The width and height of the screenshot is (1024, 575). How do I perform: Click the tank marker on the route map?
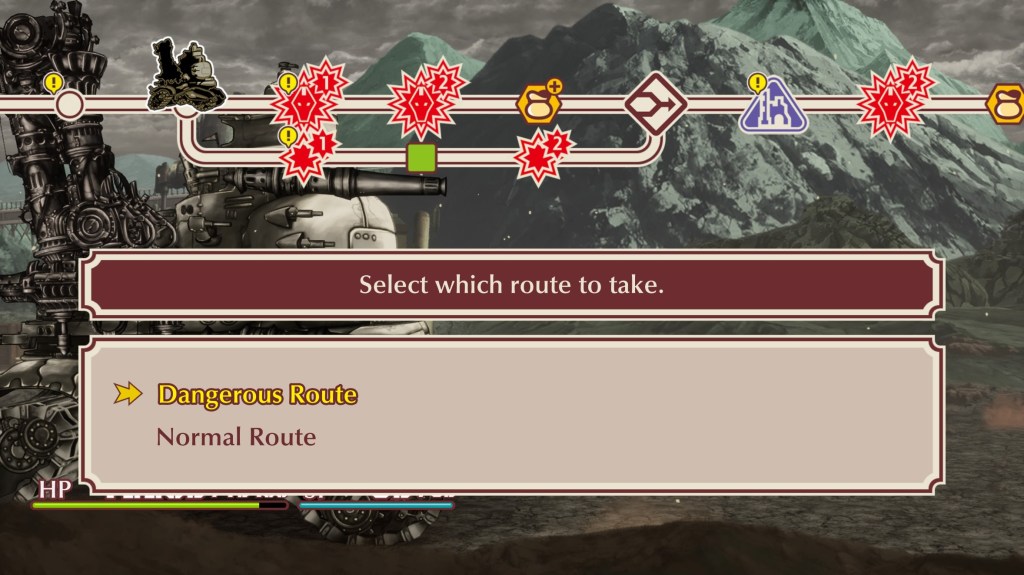186,75
